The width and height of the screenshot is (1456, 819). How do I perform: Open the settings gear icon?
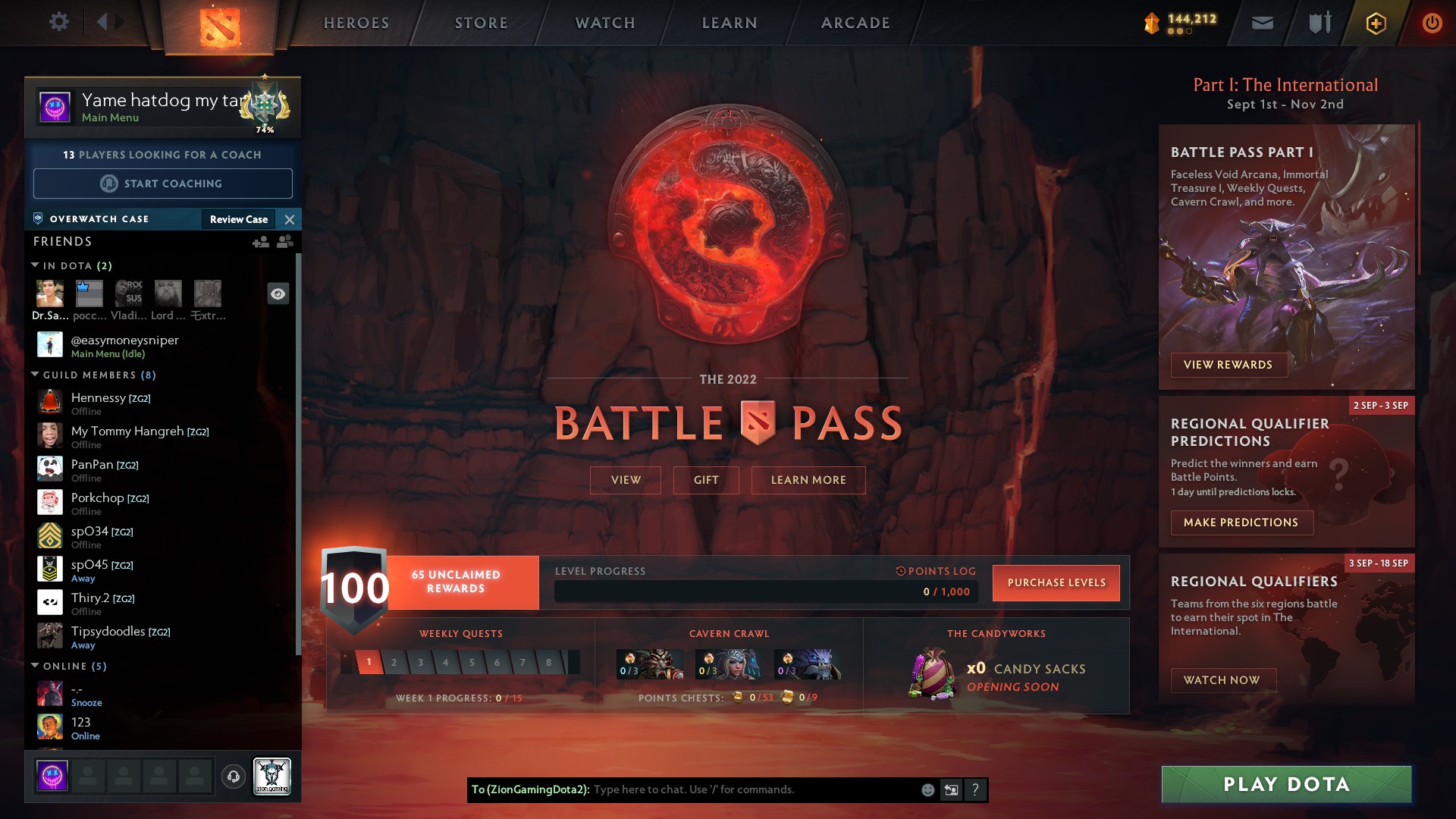click(58, 22)
